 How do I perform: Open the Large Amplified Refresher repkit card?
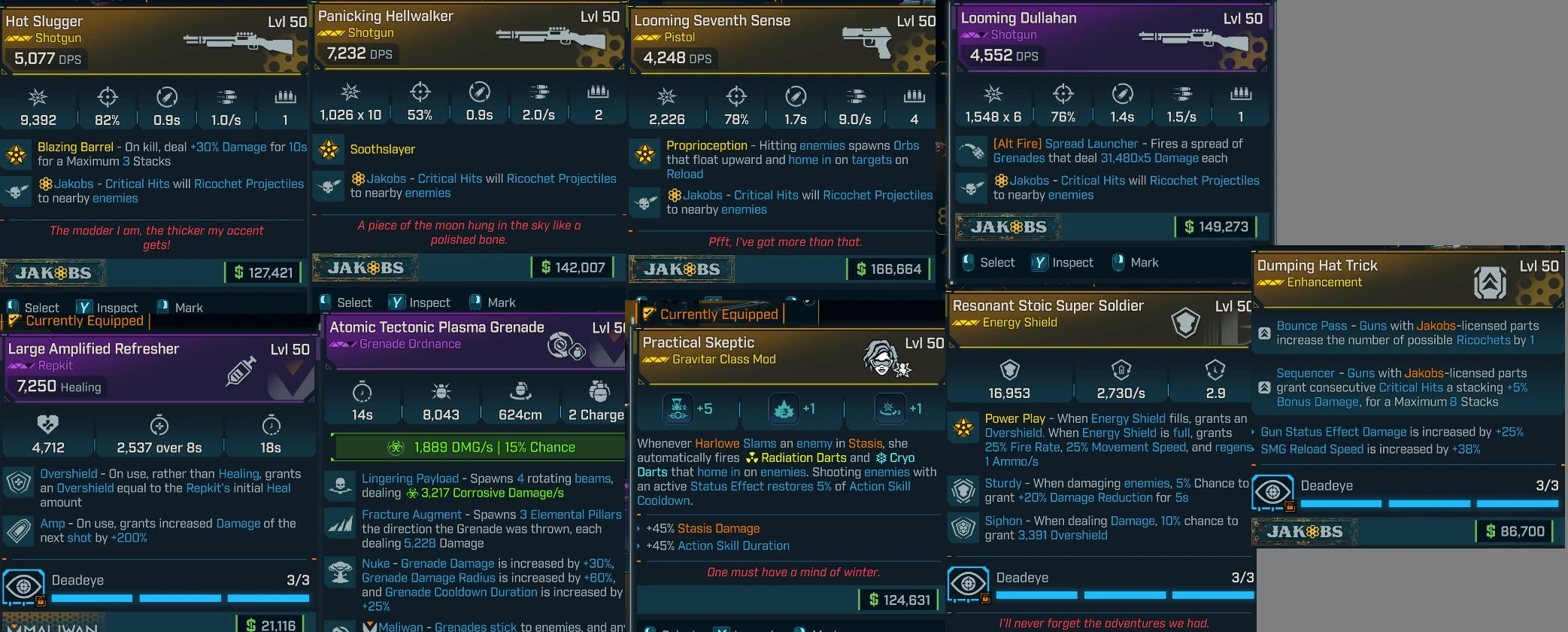coord(158,369)
